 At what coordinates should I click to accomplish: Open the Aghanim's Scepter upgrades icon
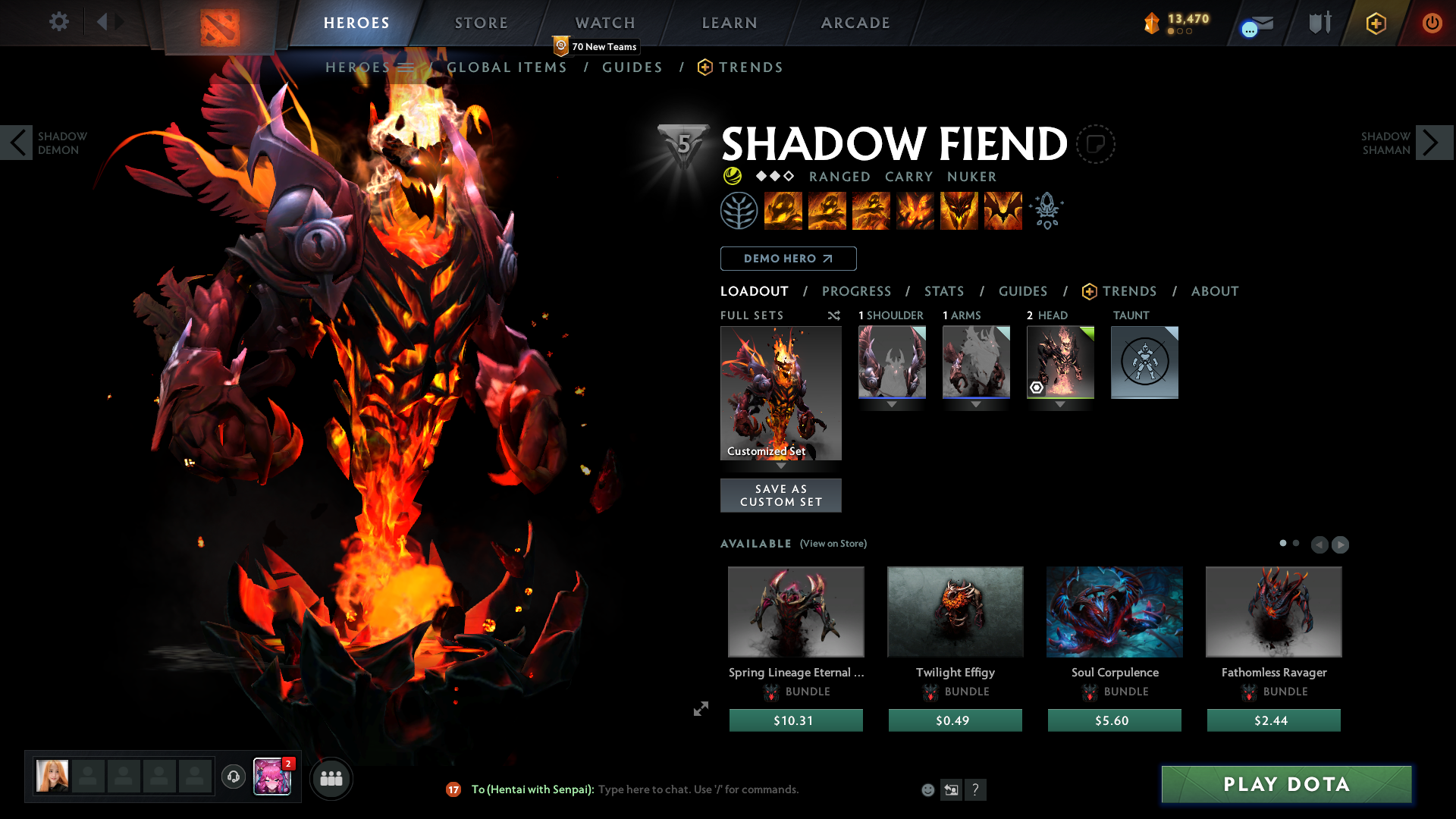click(1046, 210)
